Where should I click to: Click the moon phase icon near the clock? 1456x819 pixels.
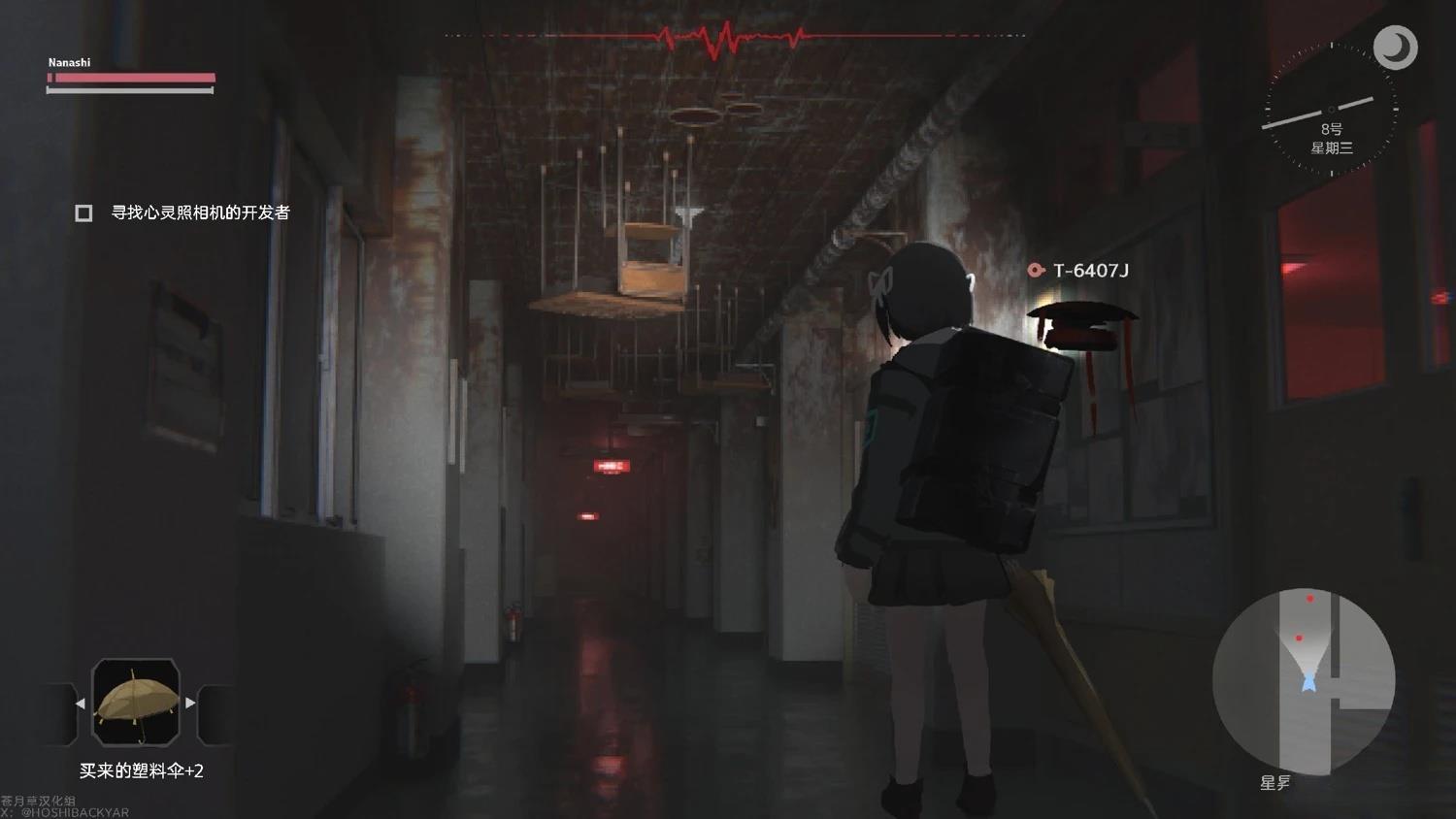click(1396, 47)
